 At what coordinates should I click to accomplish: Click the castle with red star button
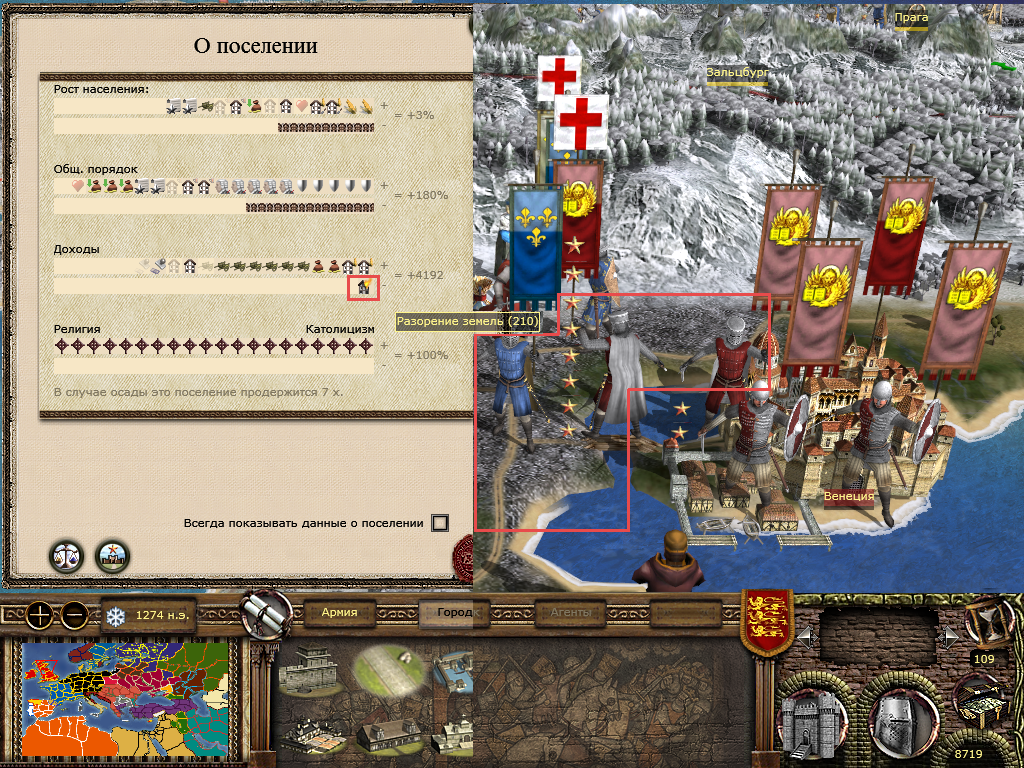(x=112, y=556)
